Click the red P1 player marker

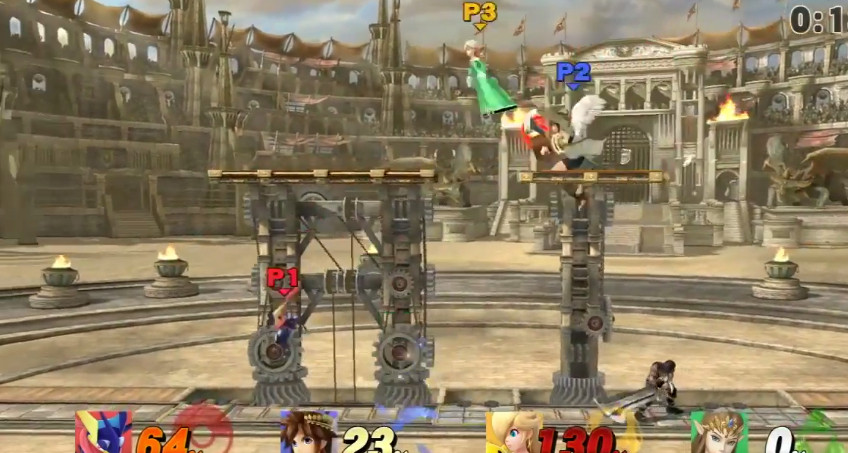pyautogui.click(x=282, y=277)
